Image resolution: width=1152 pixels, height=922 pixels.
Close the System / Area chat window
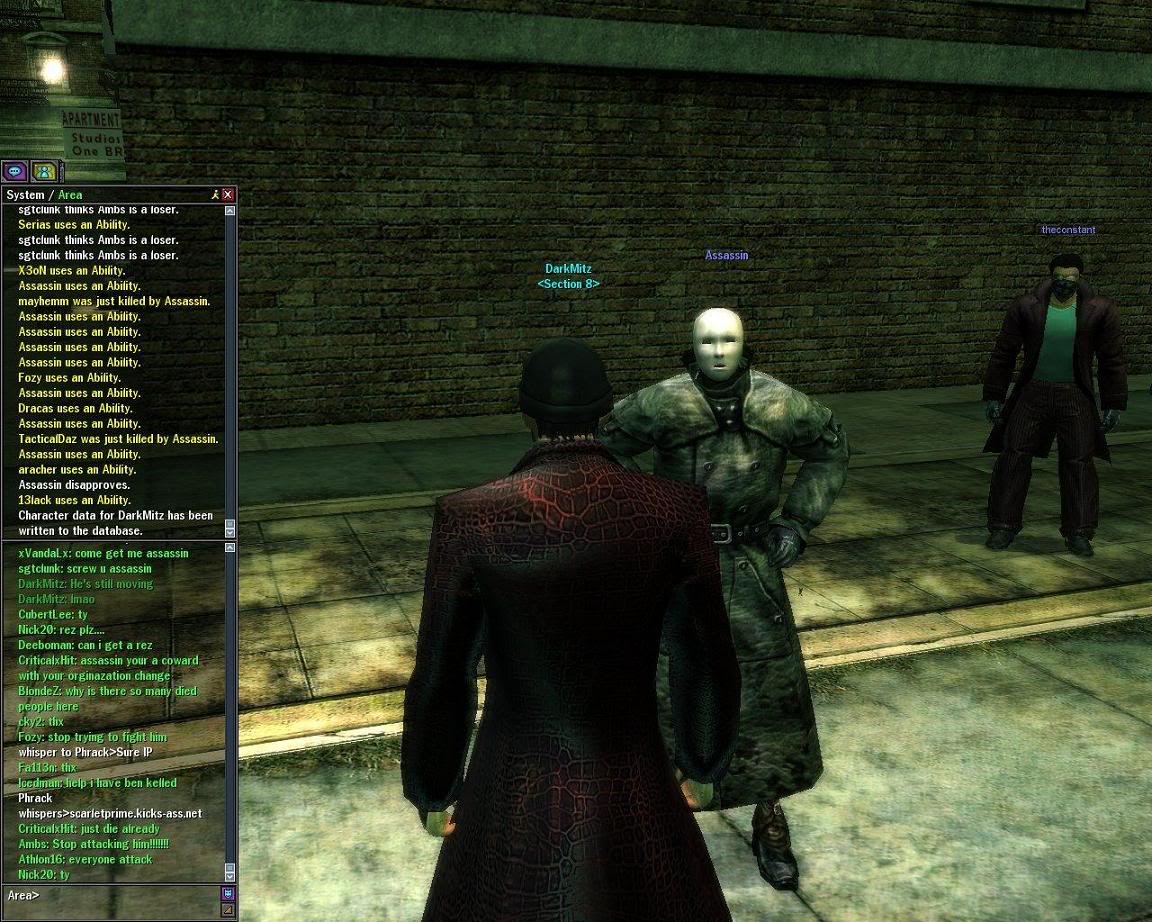[228, 195]
